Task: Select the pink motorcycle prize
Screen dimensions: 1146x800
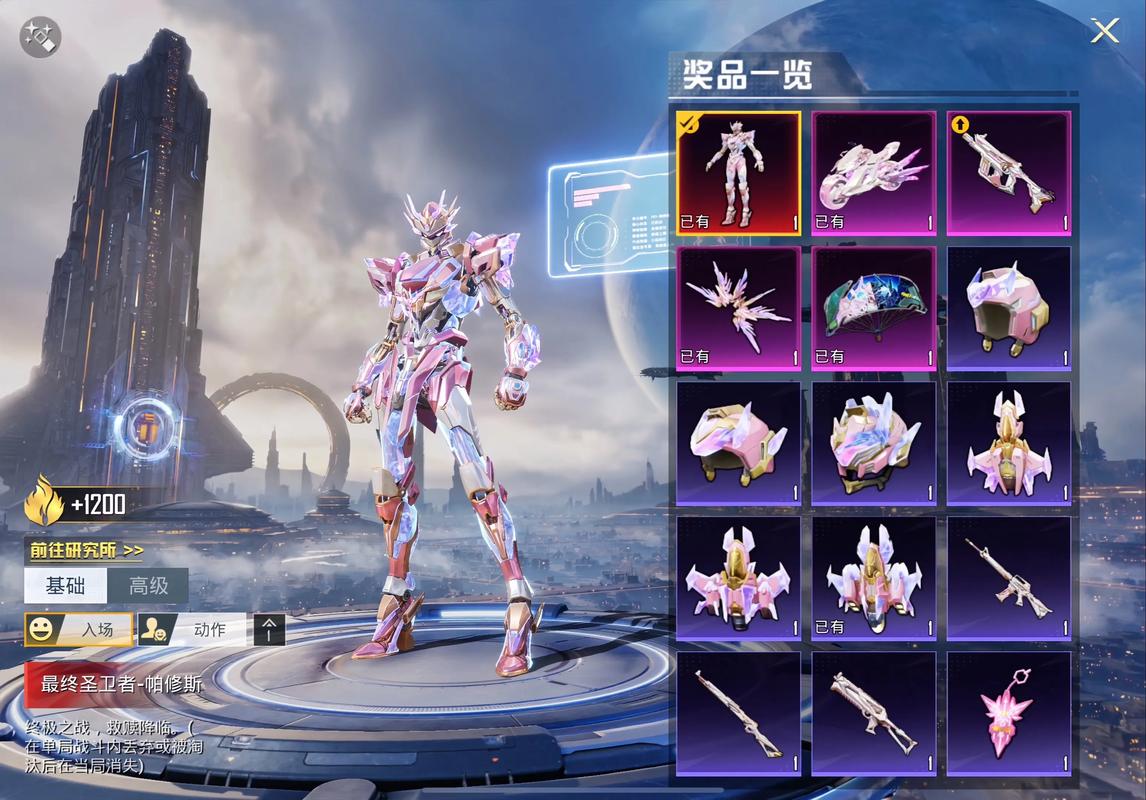Action: (874, 173)
